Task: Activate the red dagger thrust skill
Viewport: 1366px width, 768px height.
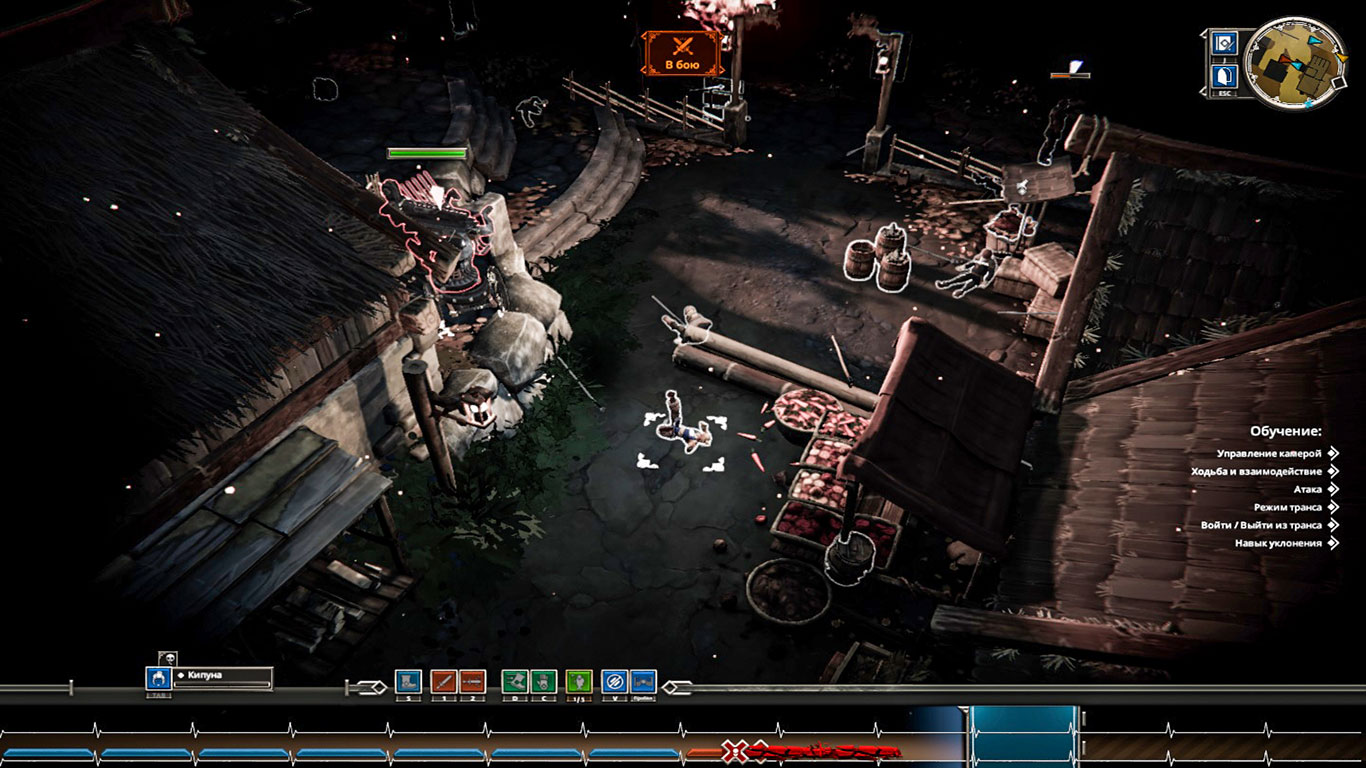Action: pos(472,681)
